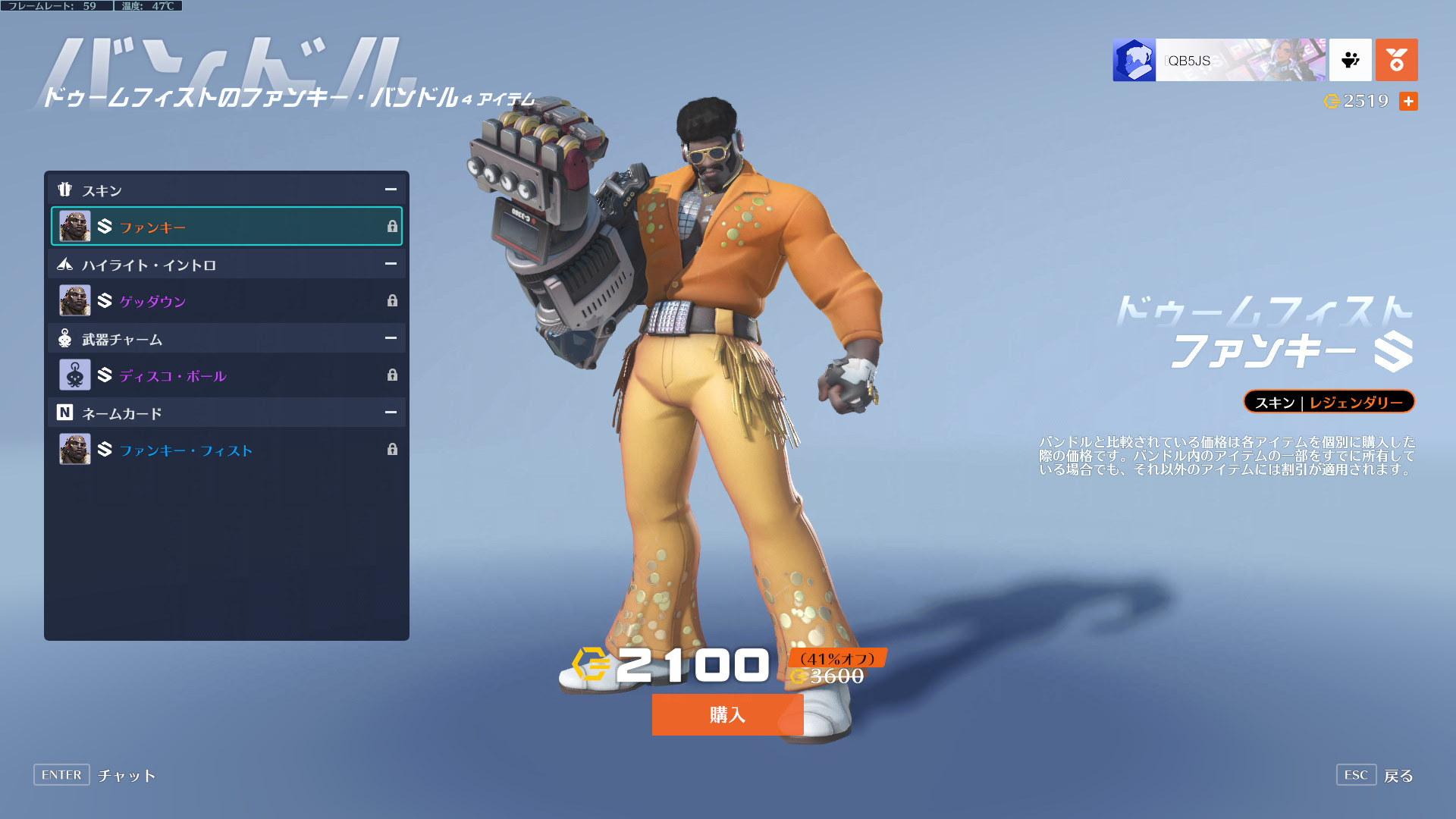Select the ファンキー・フィスト name card

point(226,450)
